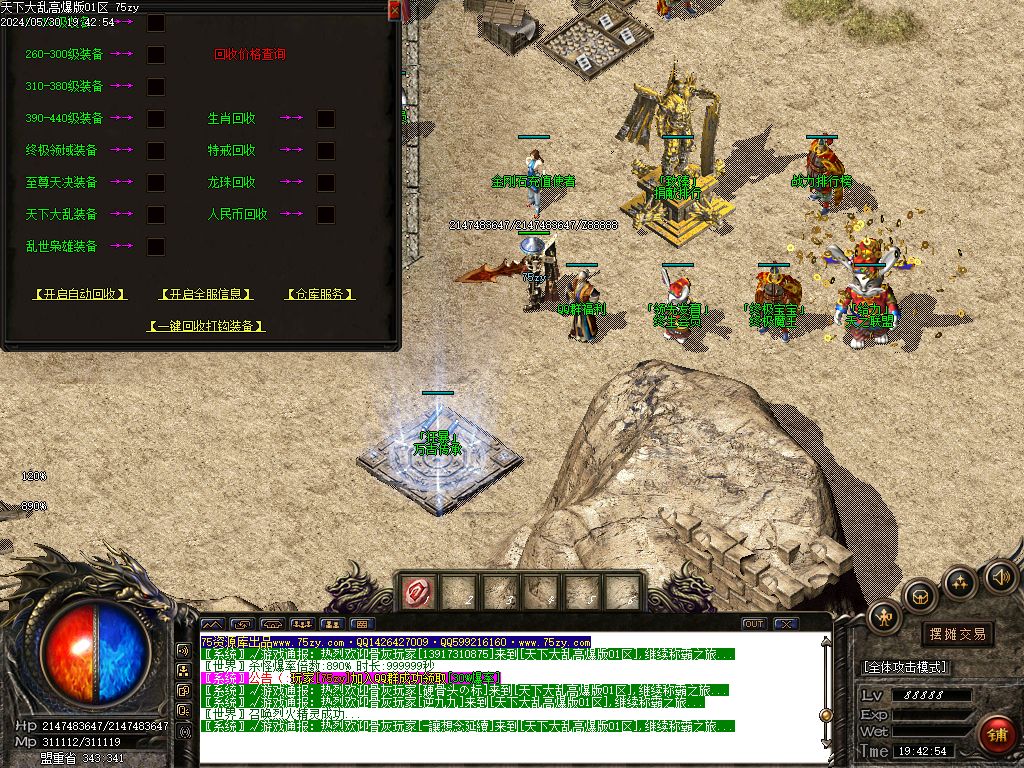This screenshot has width=1024, height=768.
Task: Toggle the 至尊天决装备 checkbox
Action: pyautogui.click(x=156, y=183)
